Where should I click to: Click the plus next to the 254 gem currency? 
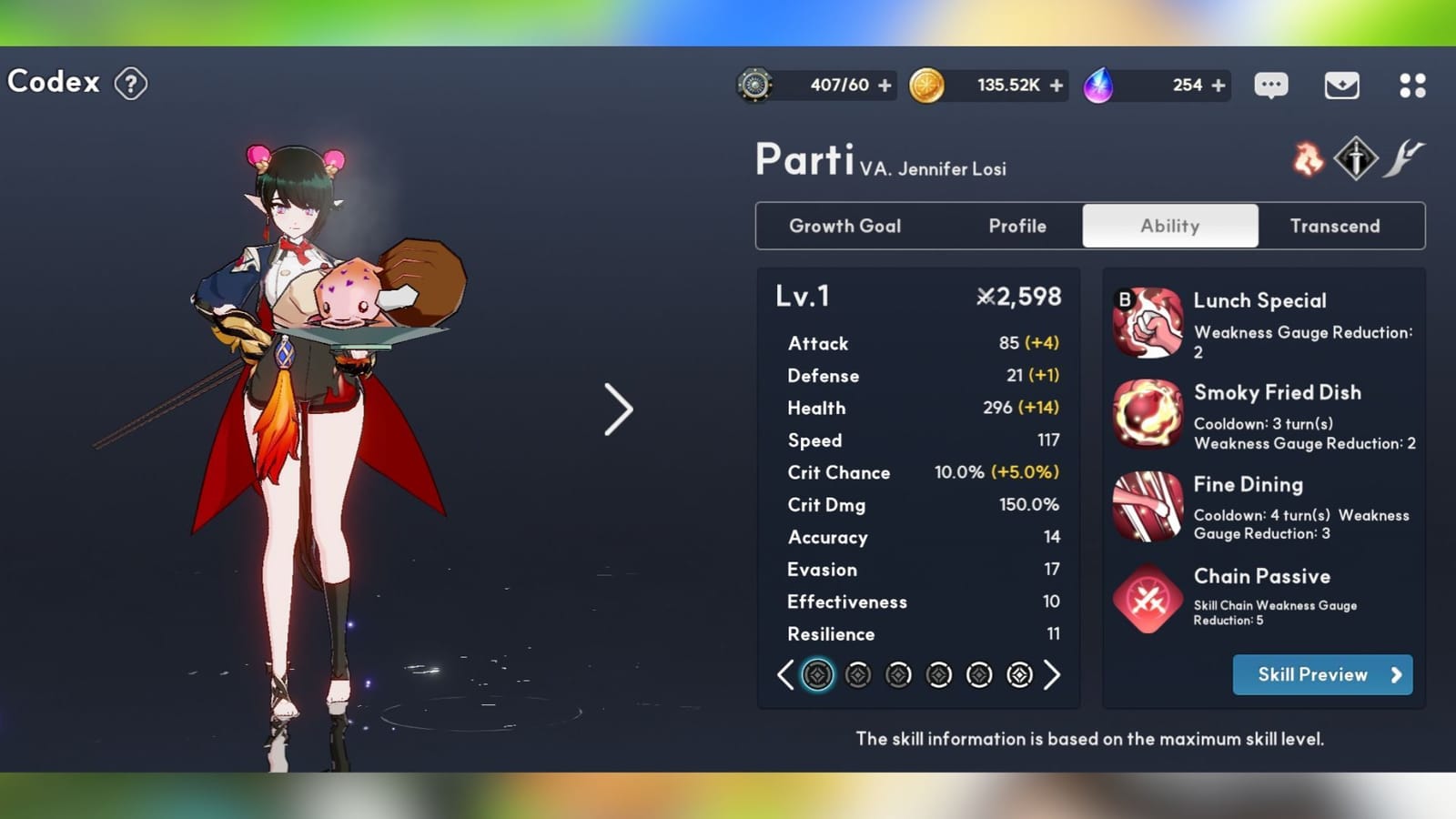pos(1217,85)
